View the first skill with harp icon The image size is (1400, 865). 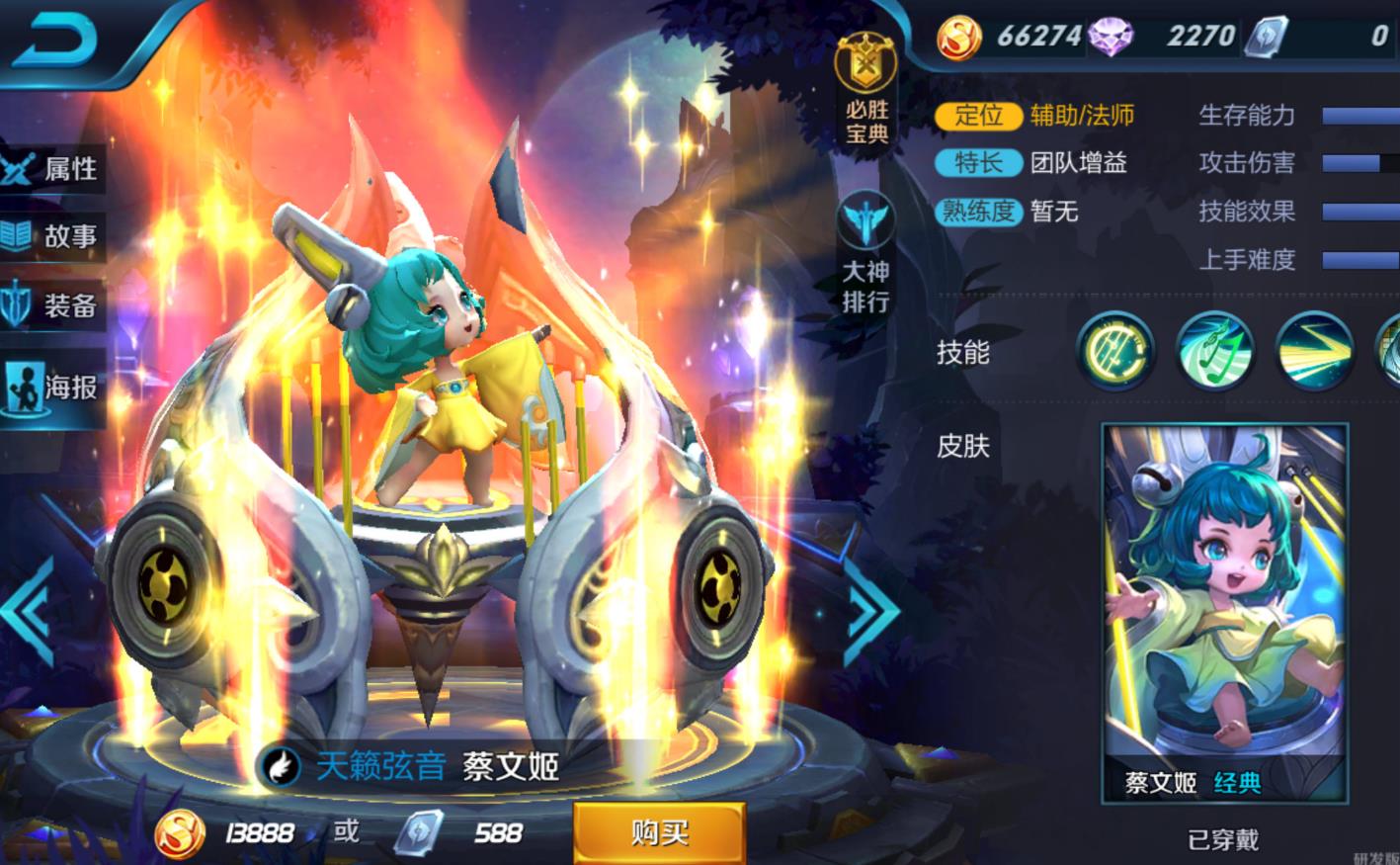click(x=1116, y=351)
